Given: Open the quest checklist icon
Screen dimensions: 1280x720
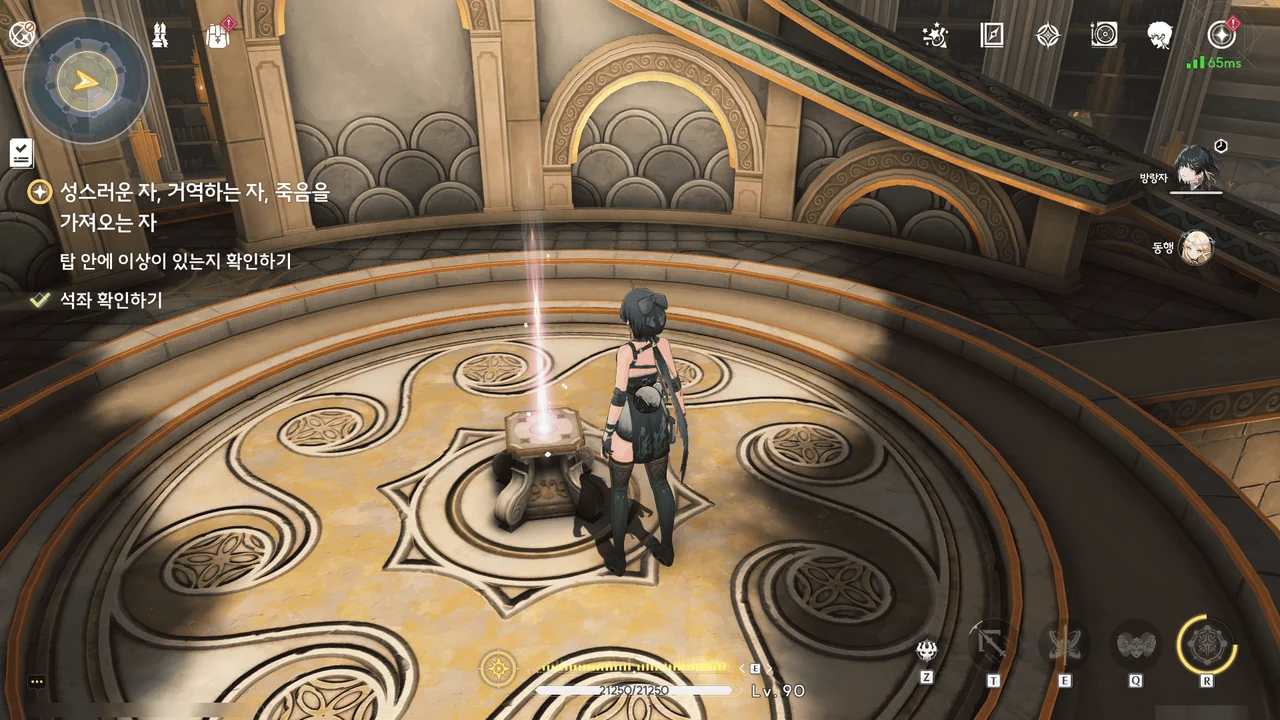Looking at the screenshot, I should (21, 153).
